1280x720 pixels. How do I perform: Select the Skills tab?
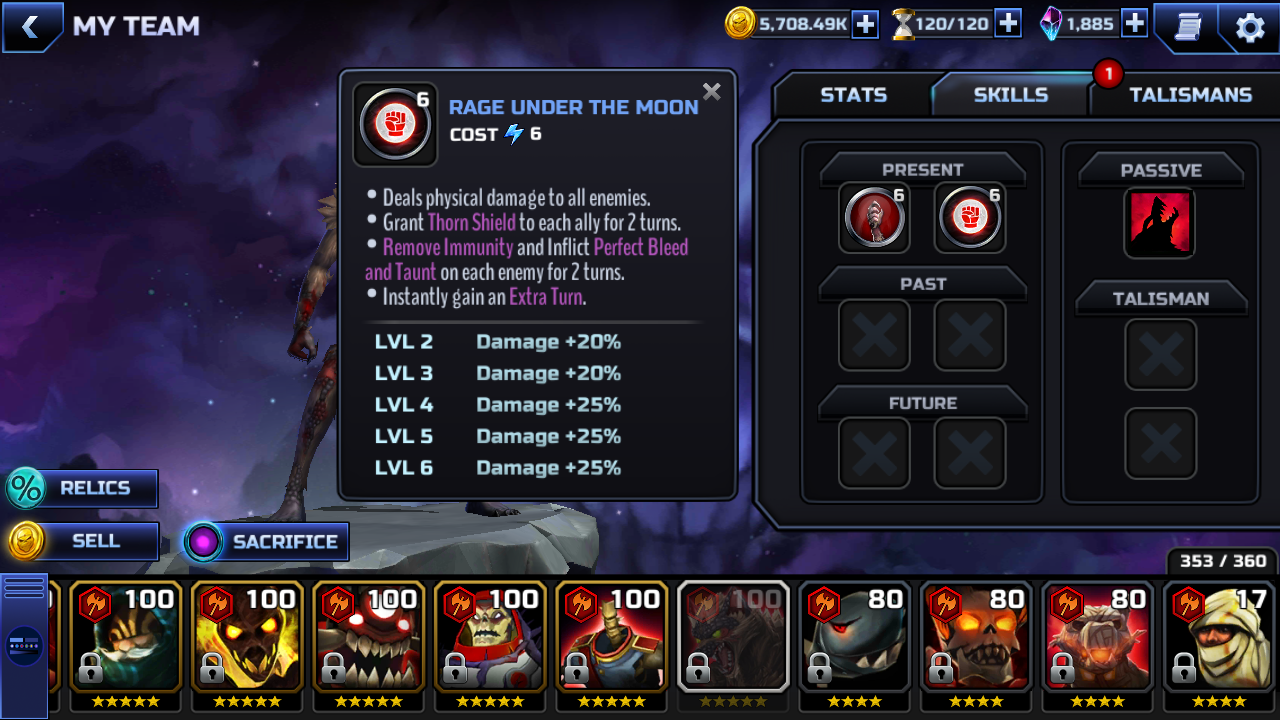(x=1010, y=95)
